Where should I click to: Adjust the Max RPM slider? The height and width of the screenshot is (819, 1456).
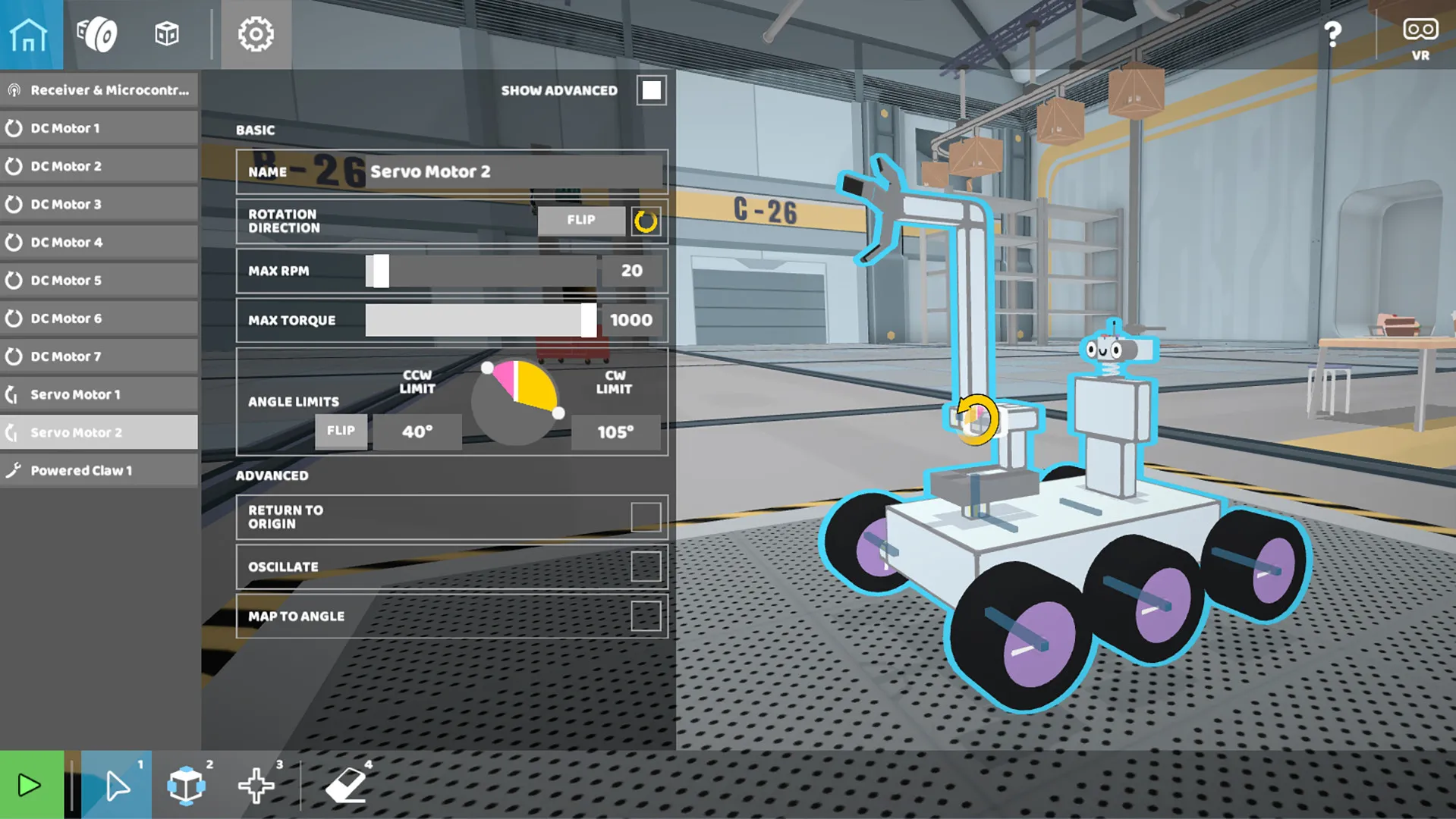(x=377, y=271)
